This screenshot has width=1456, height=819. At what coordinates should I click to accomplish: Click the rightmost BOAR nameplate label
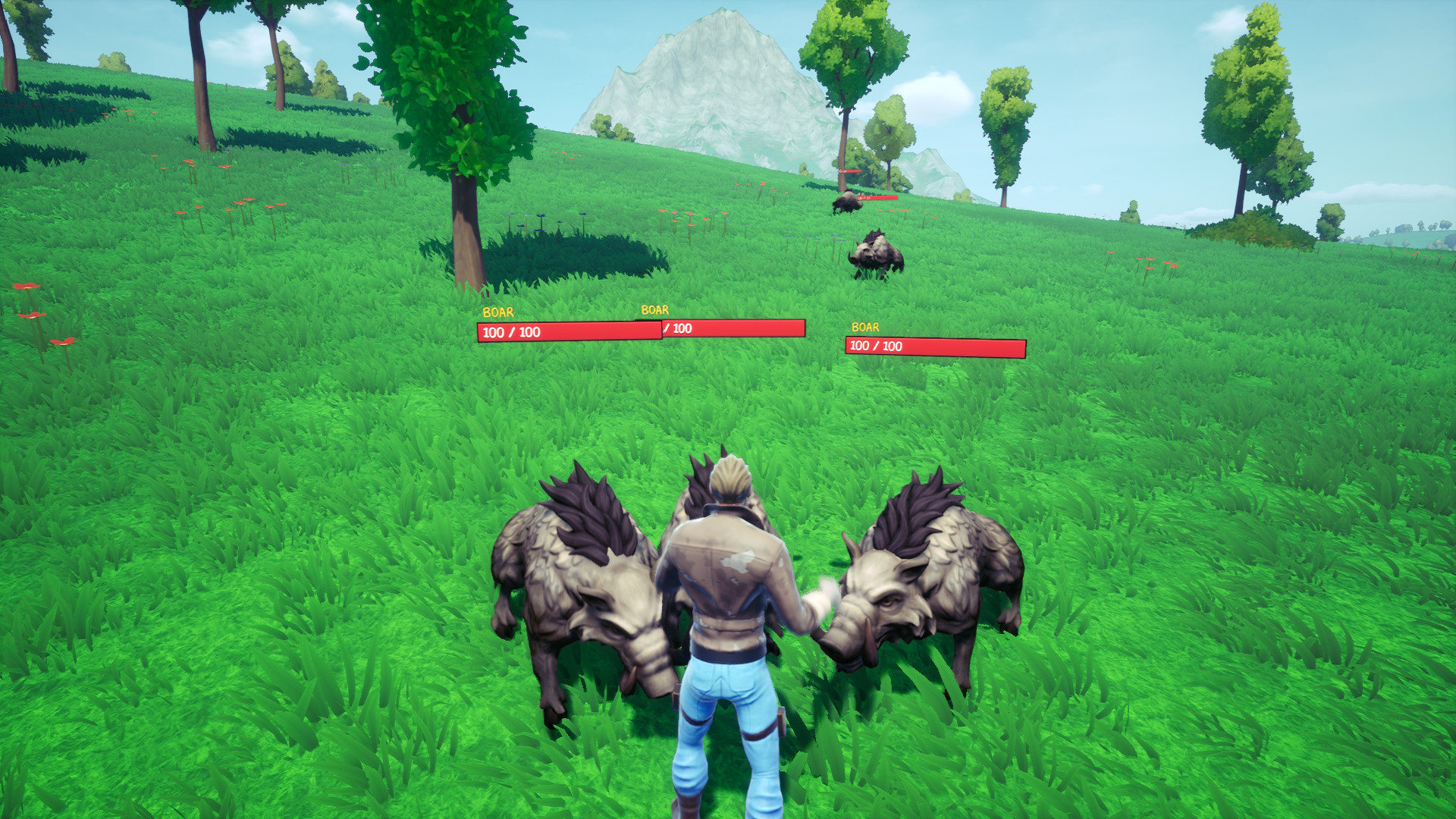[x=864, y=328]
